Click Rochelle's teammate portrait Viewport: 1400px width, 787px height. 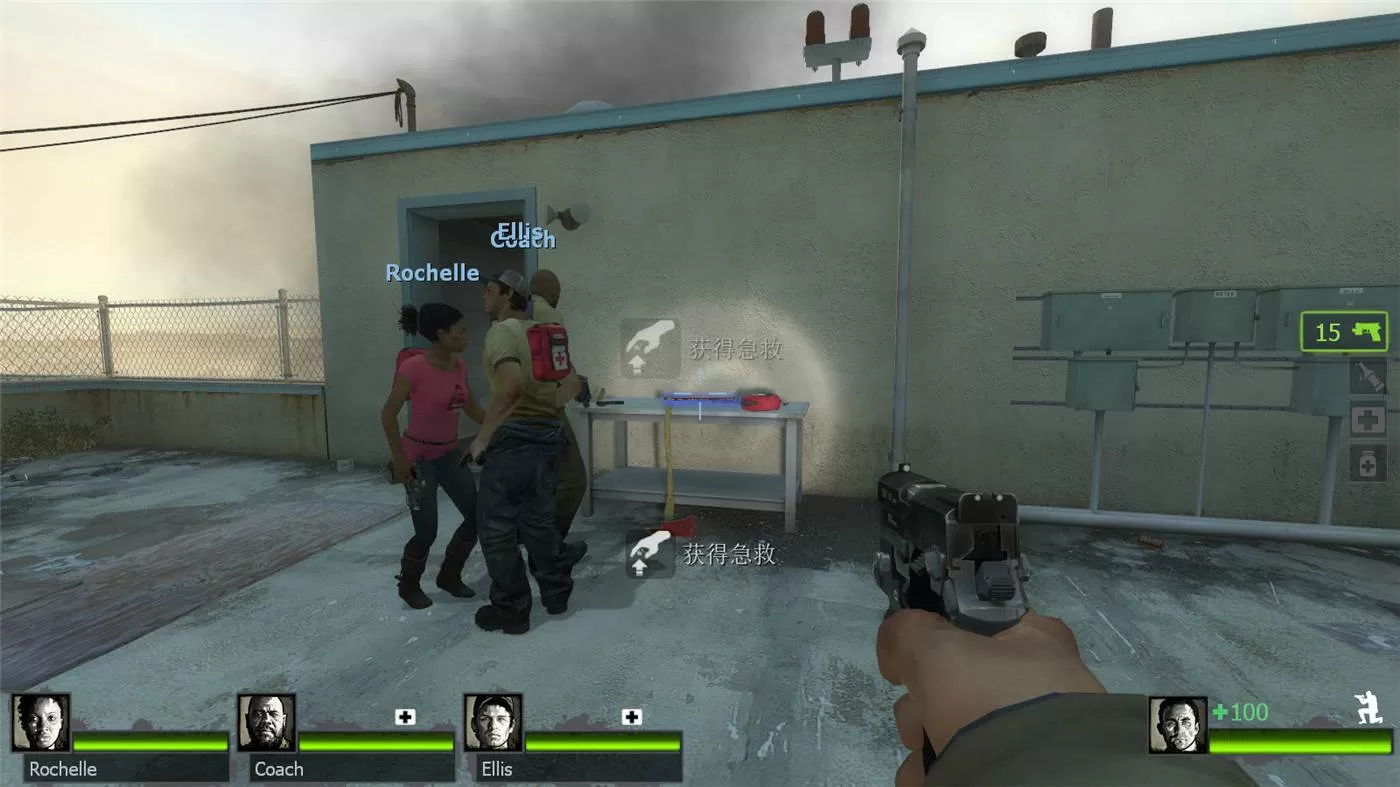click(41, 723)
